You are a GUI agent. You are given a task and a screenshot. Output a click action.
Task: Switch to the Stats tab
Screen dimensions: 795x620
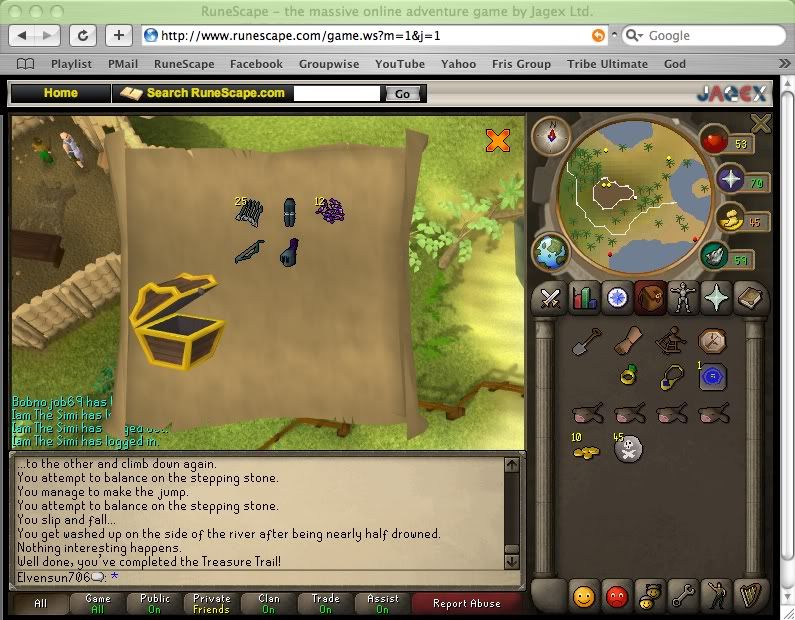[583, 299]
